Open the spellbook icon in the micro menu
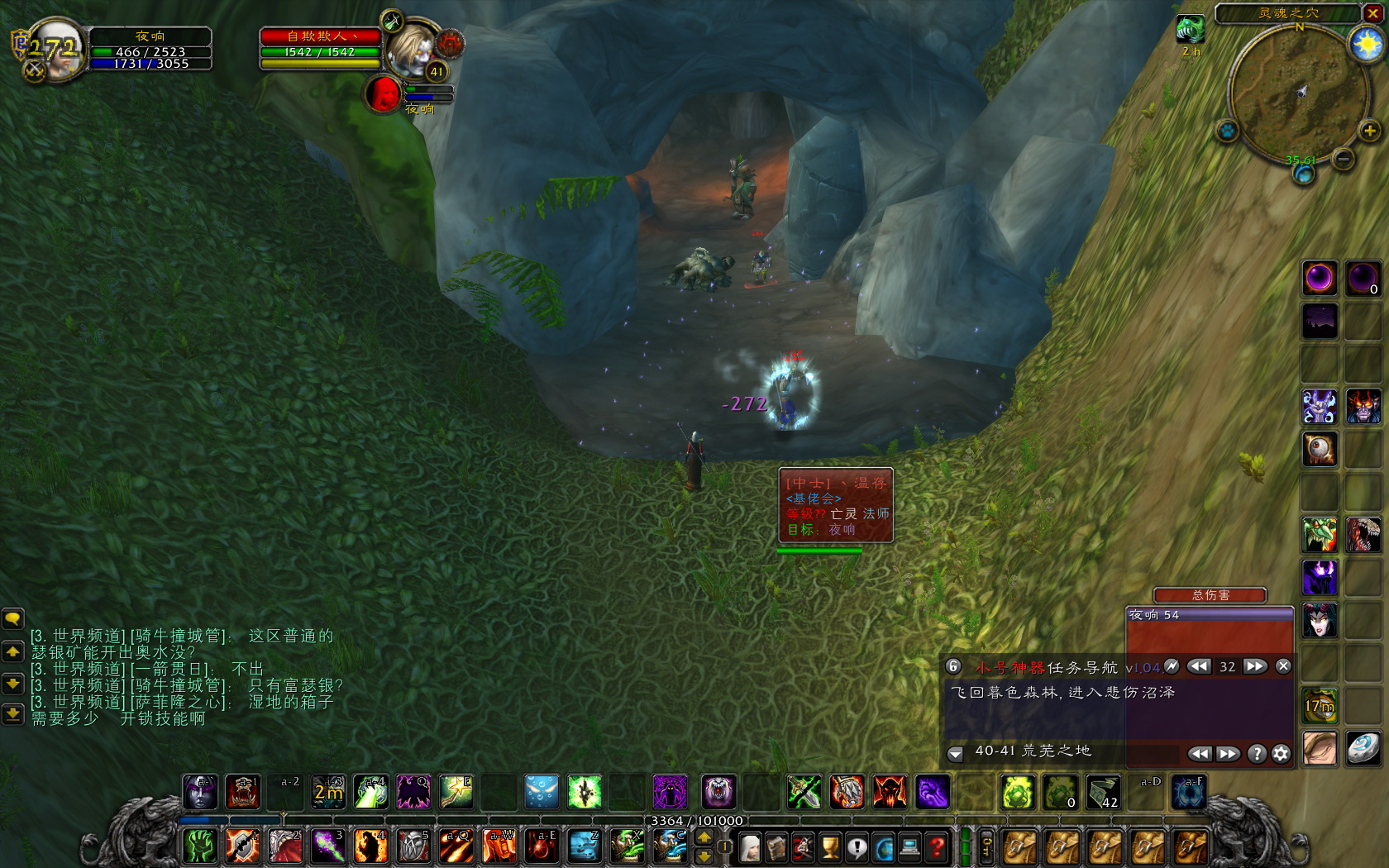Viewport: 1389px width, 868px height. coord(776,847)
